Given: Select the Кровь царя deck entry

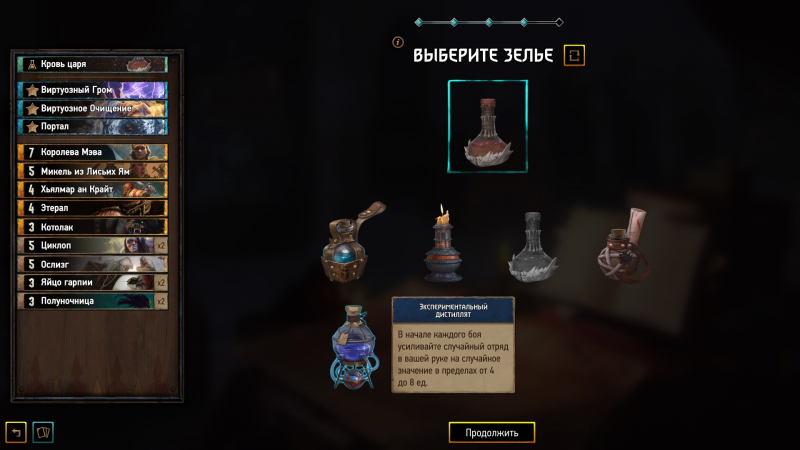Looking at the screenshot, I should click(x=92, y=64).
